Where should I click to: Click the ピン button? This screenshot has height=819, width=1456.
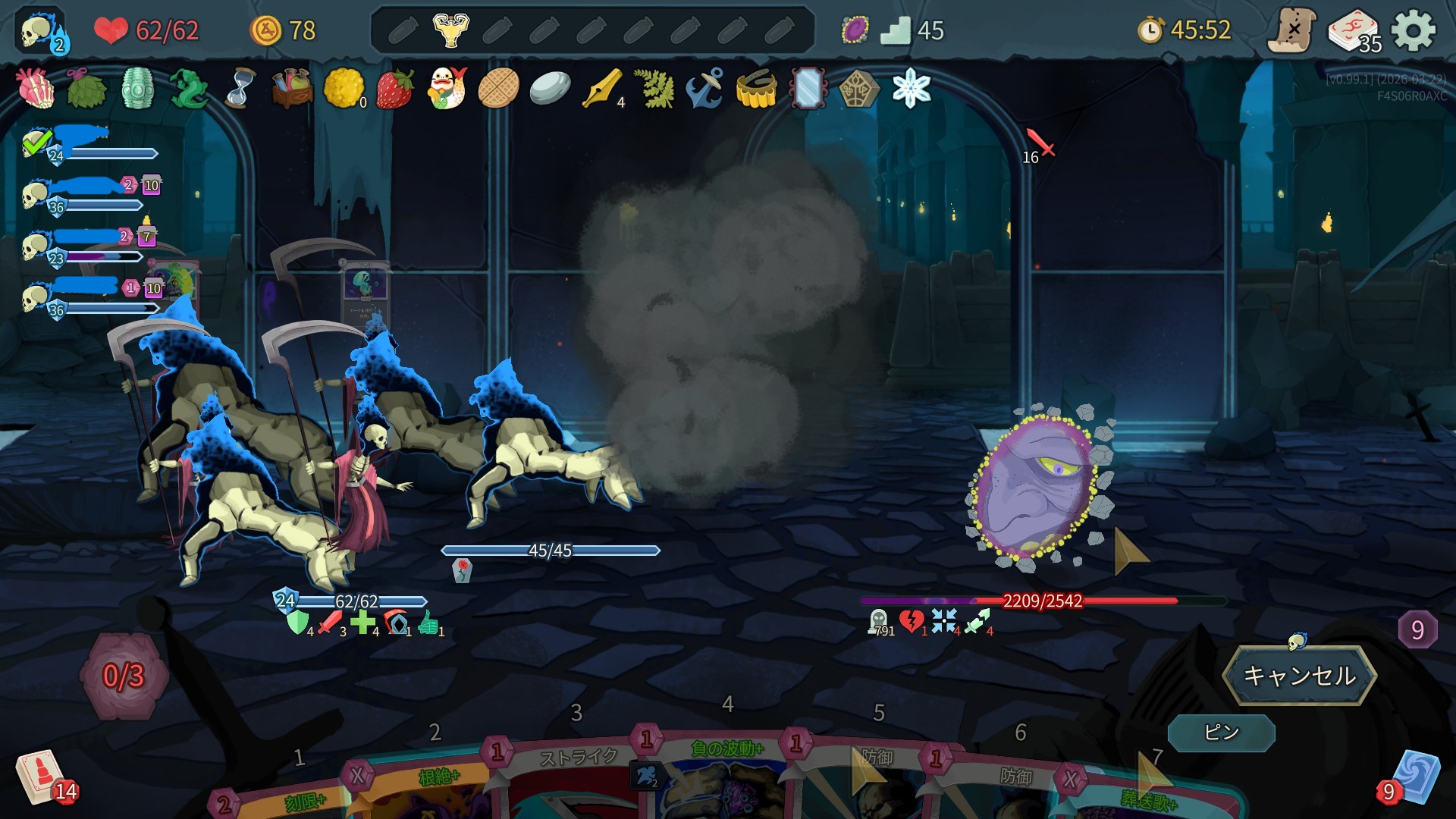1221,733
